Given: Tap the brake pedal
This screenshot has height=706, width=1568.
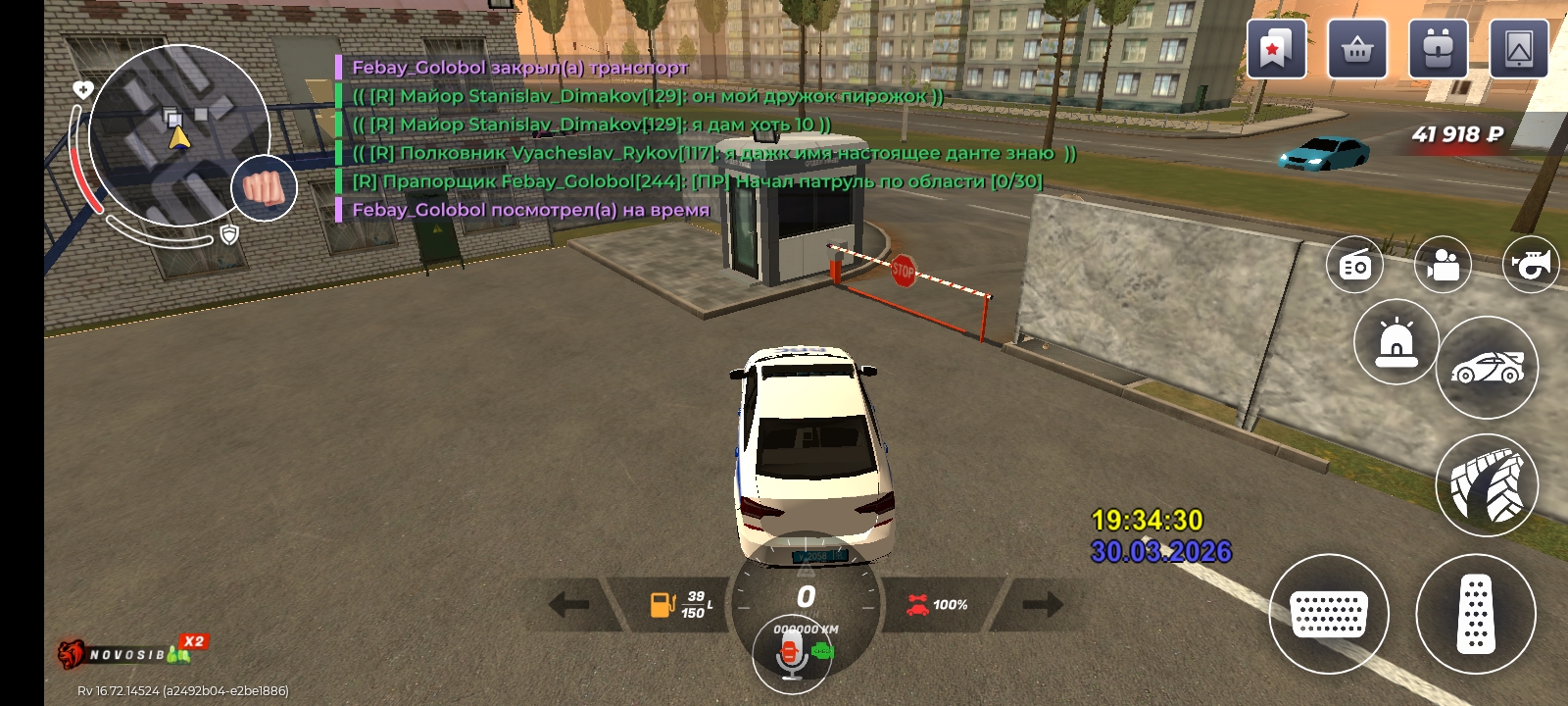Looking at the screenshot, I should (x=1329, y=614).
